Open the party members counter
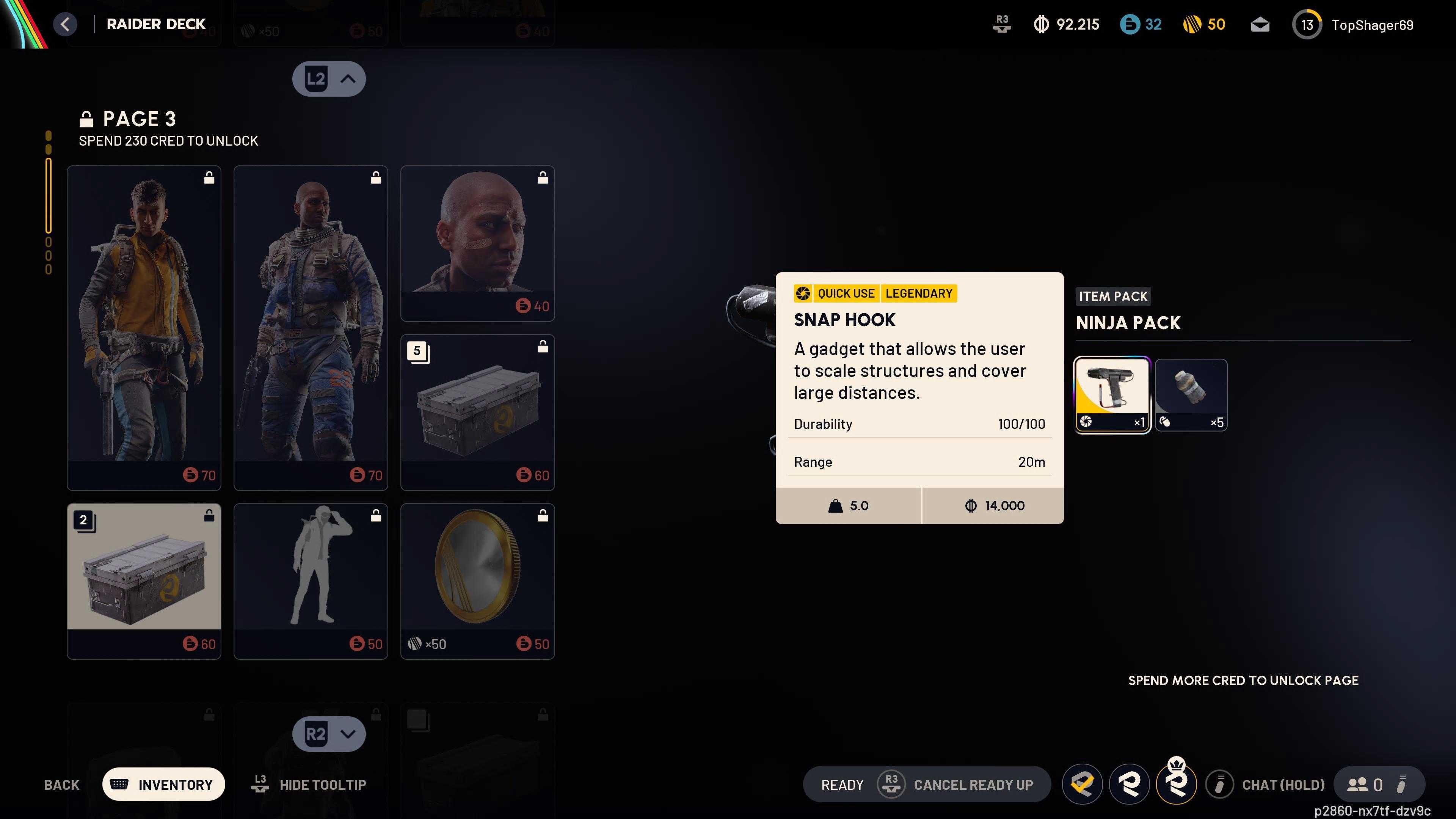This screenshot has width=1456, height=819. (x=1365, y=784)
